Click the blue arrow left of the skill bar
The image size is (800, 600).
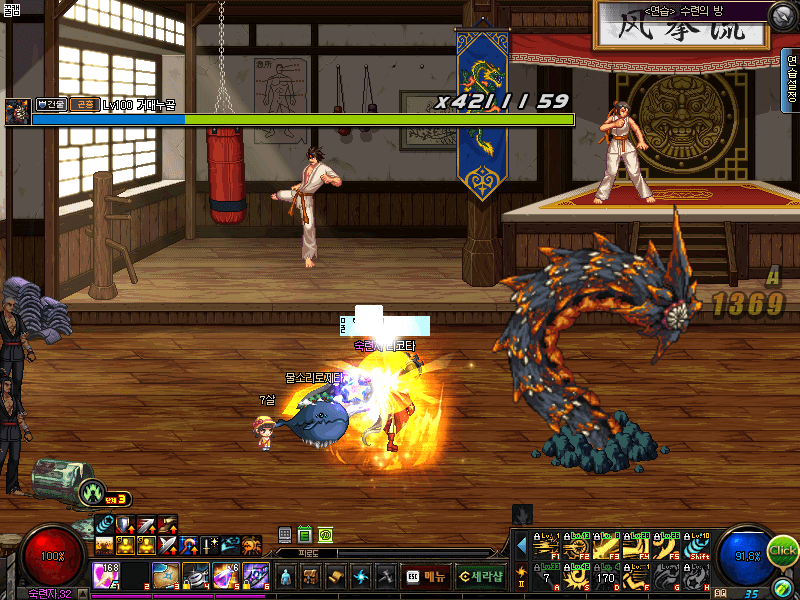tap(521, 546)
